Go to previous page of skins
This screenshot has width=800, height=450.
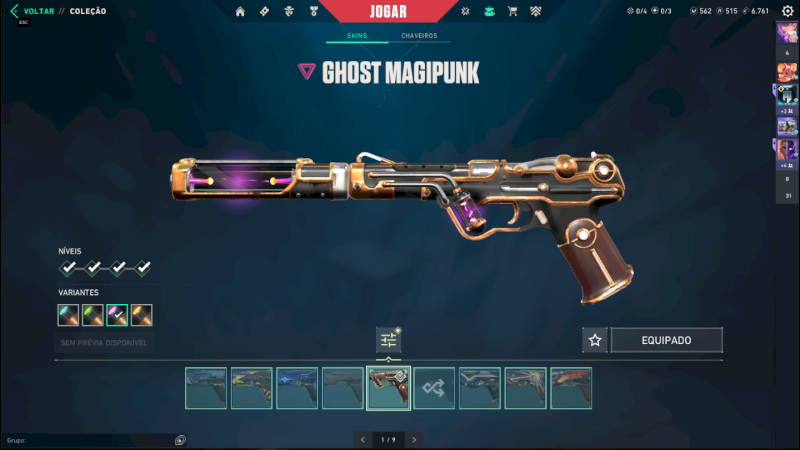pyautogui.click(x=362, y=439)
